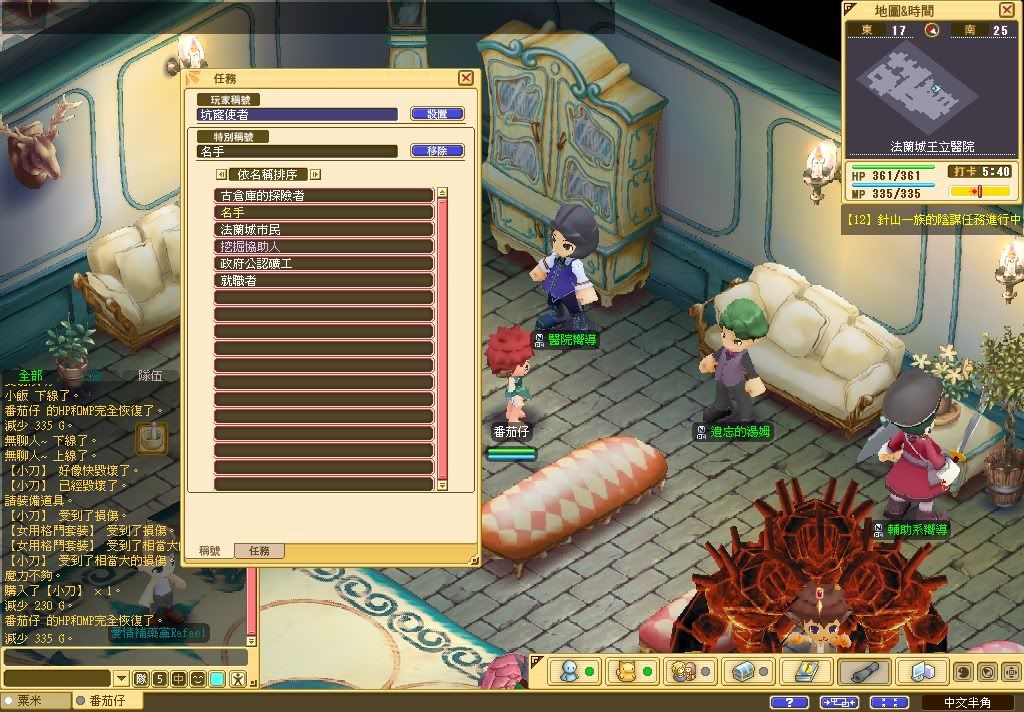
Task: Click the previous sort-order arrow beside 依名稱排序
Action: coord(221,174)
